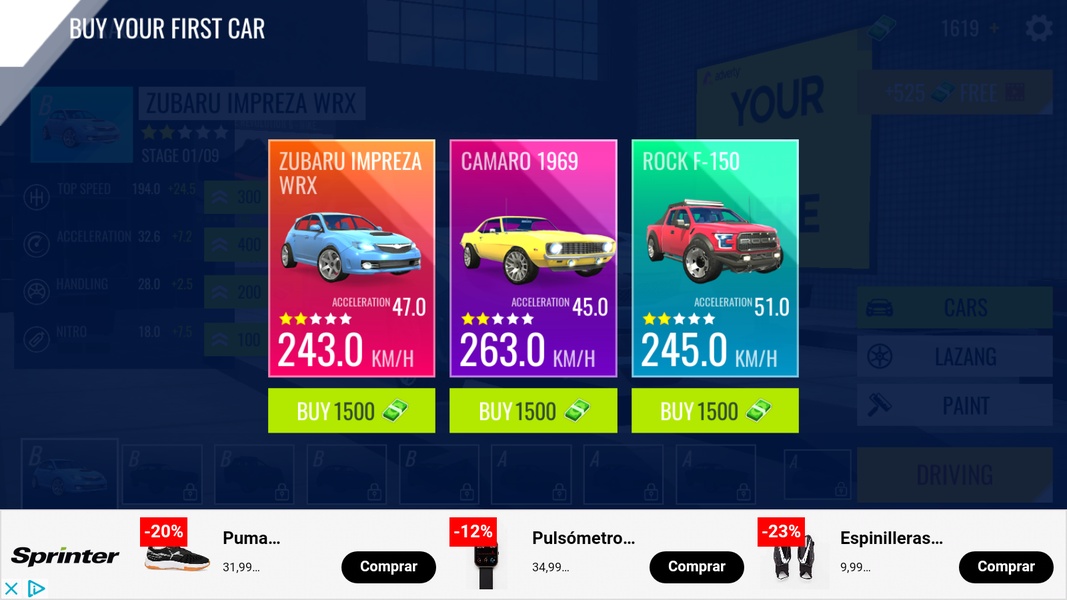Upgrade acceleration for 400
This screenshot has width=1067, height=600.
point(234,245)
